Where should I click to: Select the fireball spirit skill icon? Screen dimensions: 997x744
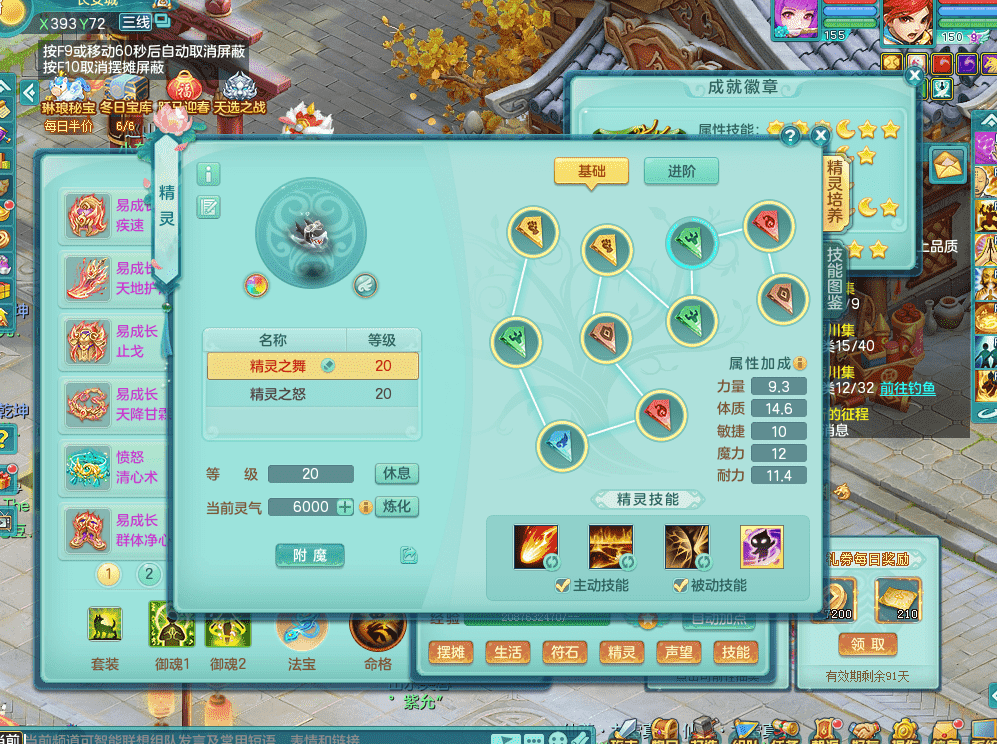[x=536, y=547]
